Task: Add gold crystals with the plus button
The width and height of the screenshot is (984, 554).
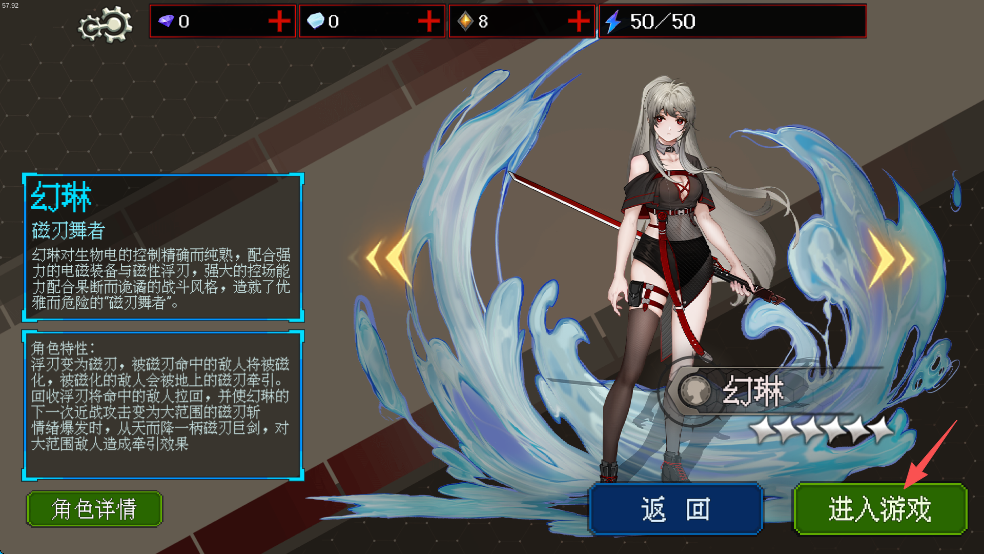Action: [x=579, y=21]
